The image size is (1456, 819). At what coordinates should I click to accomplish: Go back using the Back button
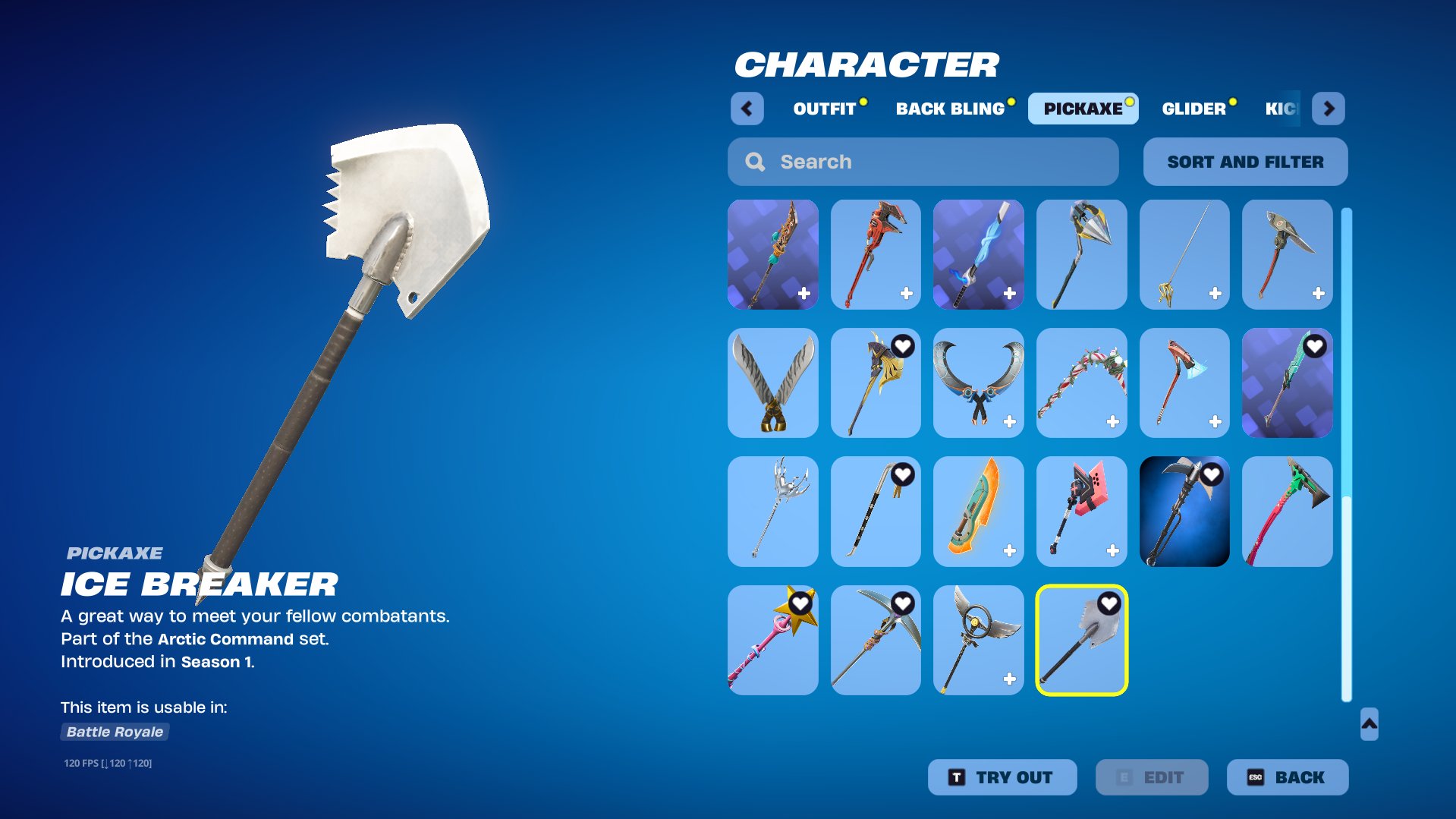(1287, 777)
